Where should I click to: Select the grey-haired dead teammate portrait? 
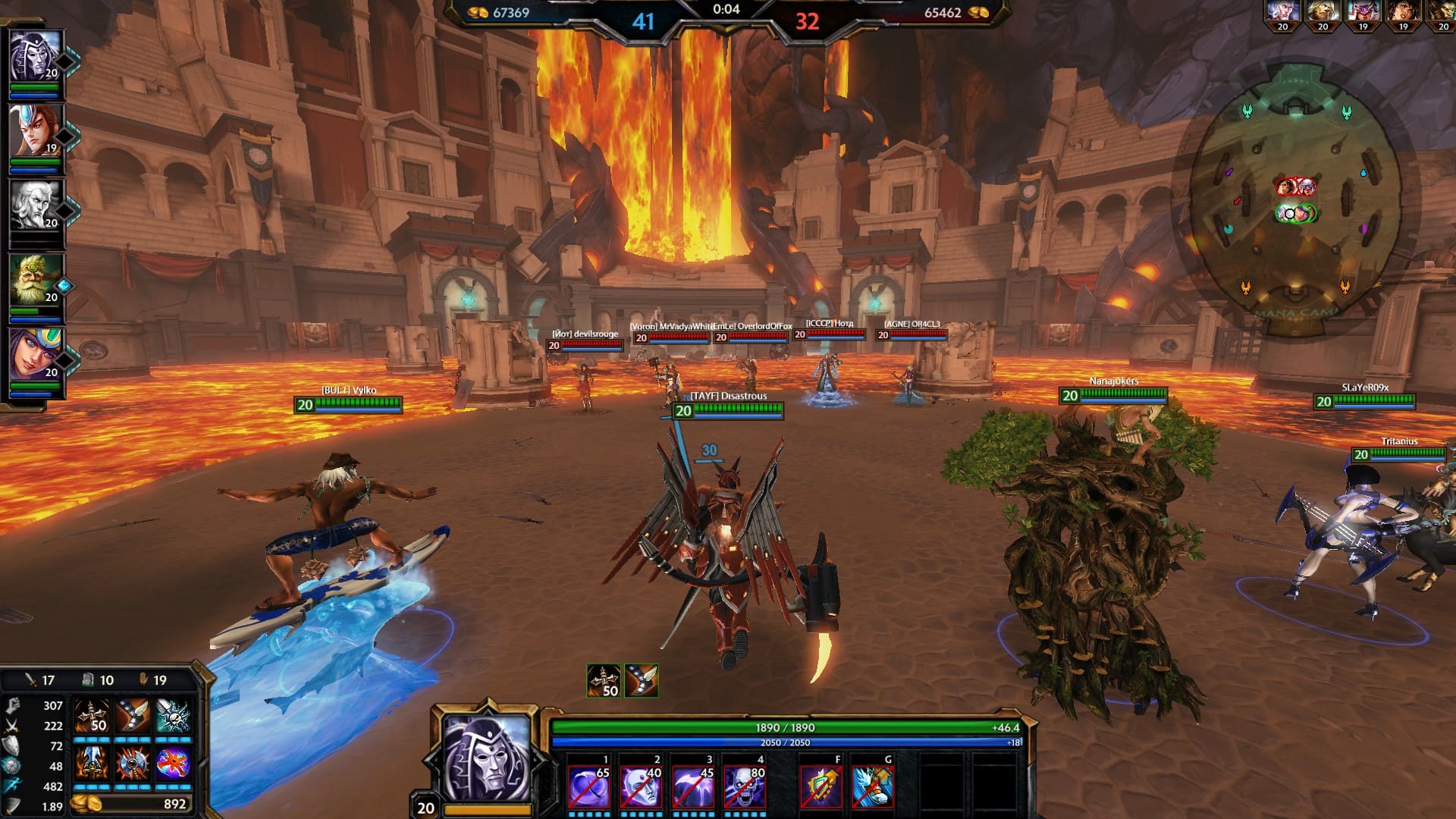(35, 205)
